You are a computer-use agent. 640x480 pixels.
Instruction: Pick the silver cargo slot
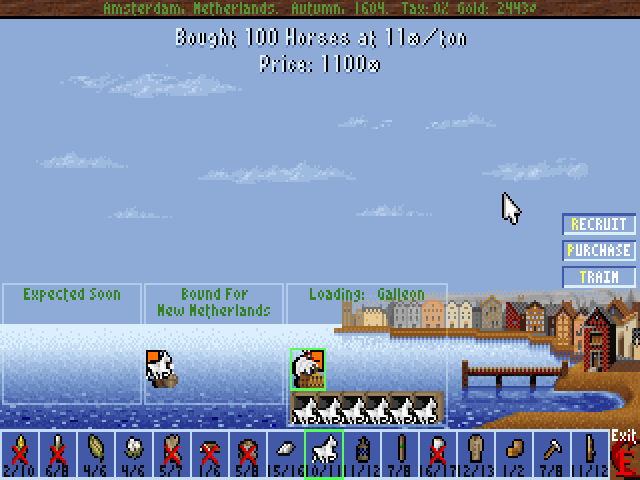pyautogui.click(x=285, y=455)
